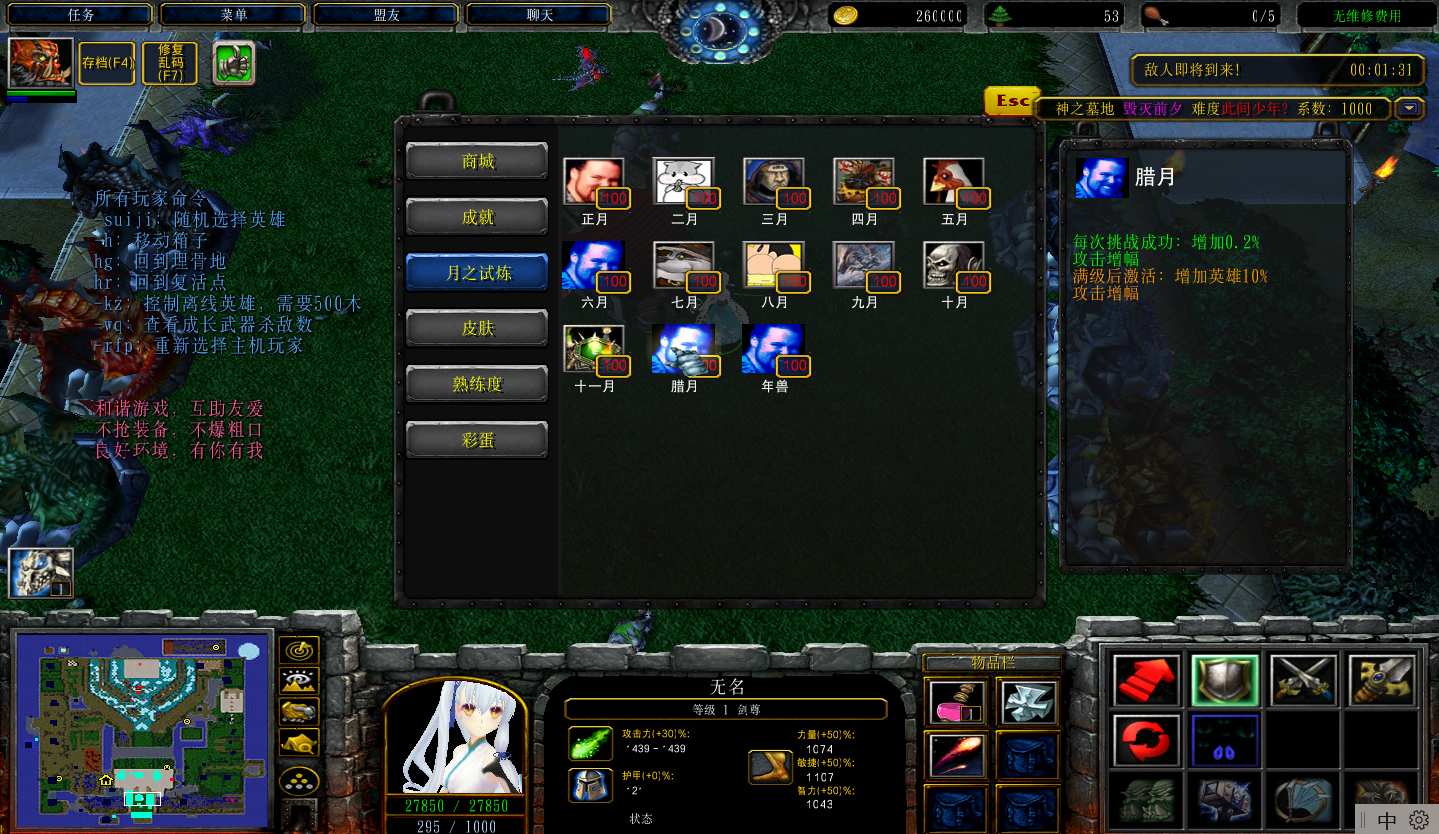Screen dimensions: 1439x834
Task: Select the 正月 trial portrait
Action: point(593,183)
